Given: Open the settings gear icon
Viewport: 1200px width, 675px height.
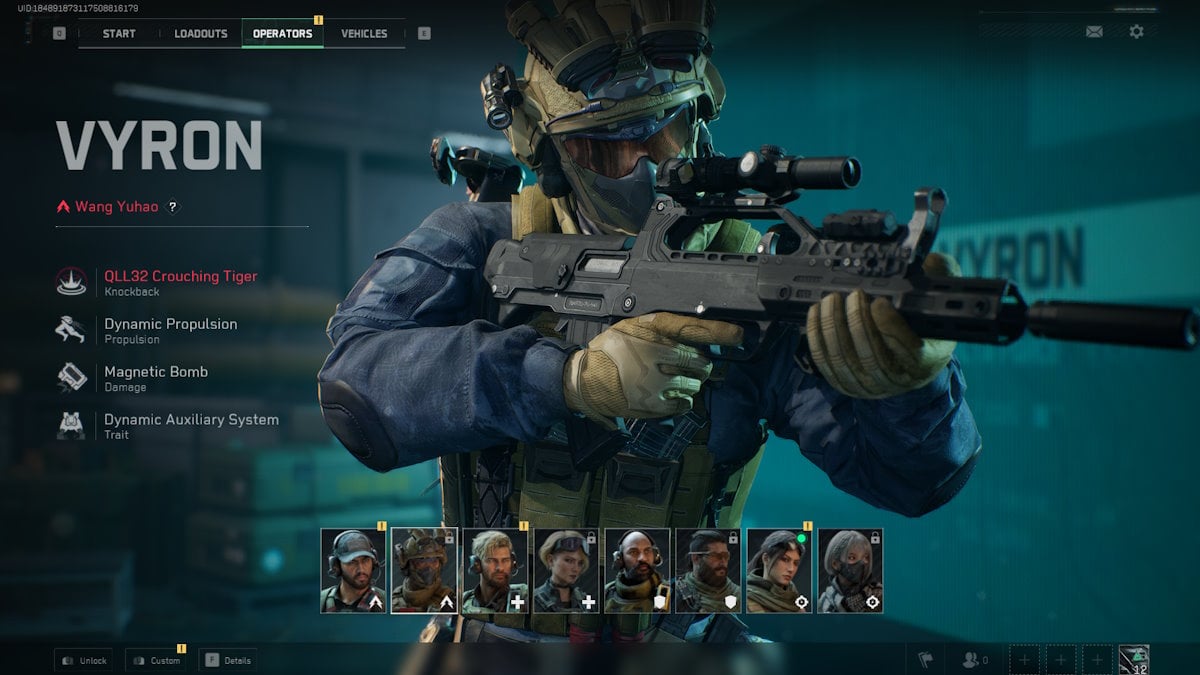Looking at the screenshot, I should click(1136, 32).
